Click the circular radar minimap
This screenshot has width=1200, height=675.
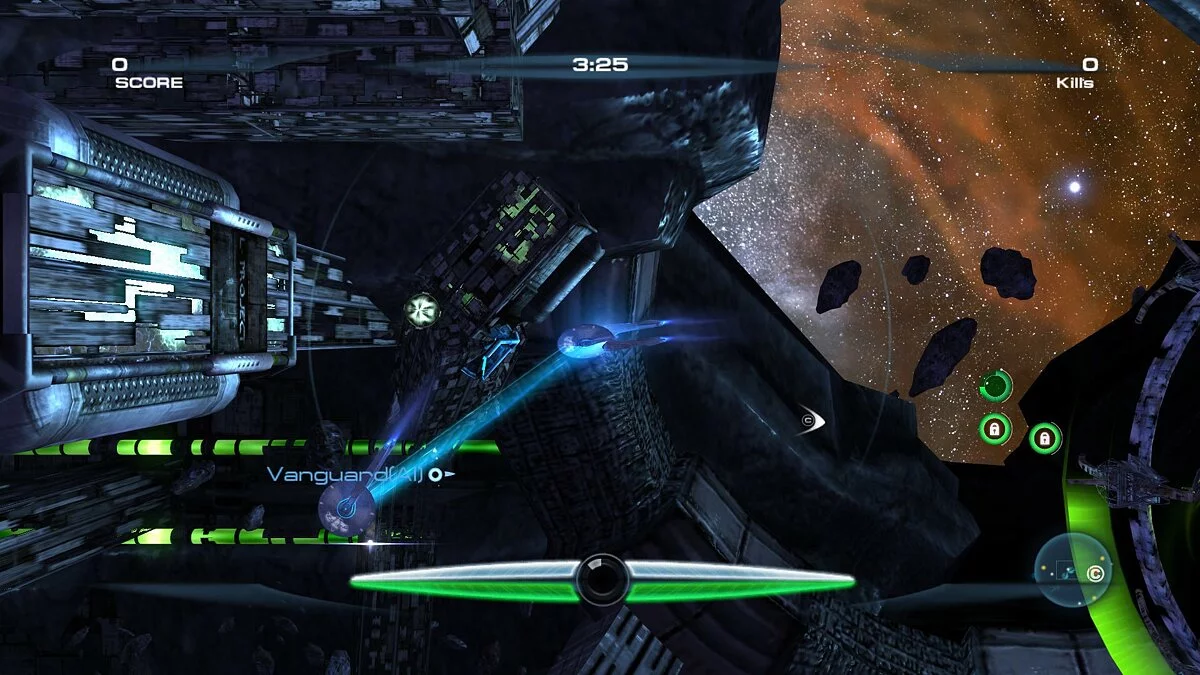click(1073, 570)
